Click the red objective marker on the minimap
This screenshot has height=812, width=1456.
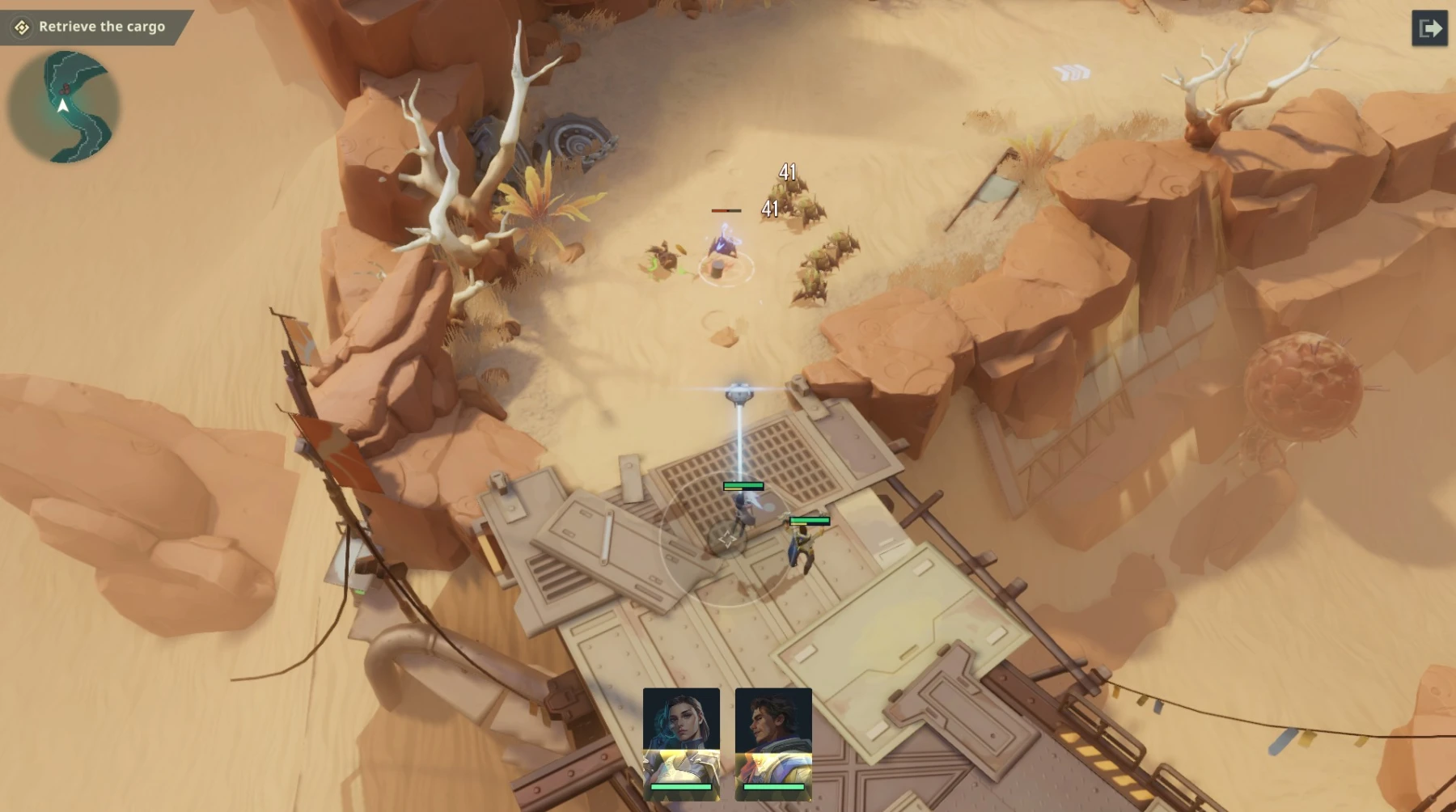click(65, 87)
